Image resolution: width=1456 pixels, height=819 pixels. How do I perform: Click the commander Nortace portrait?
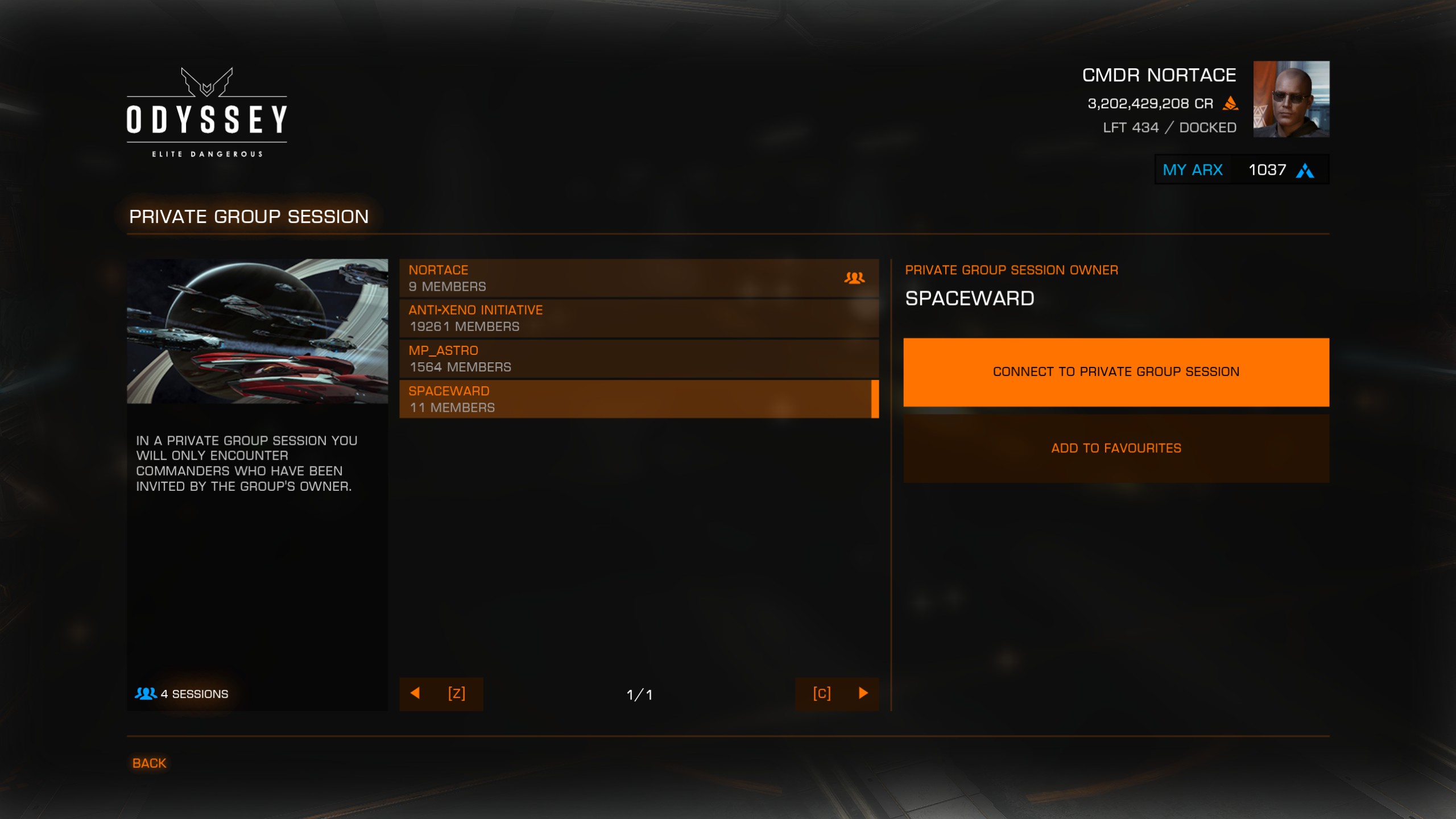[x=1291, y=99]
